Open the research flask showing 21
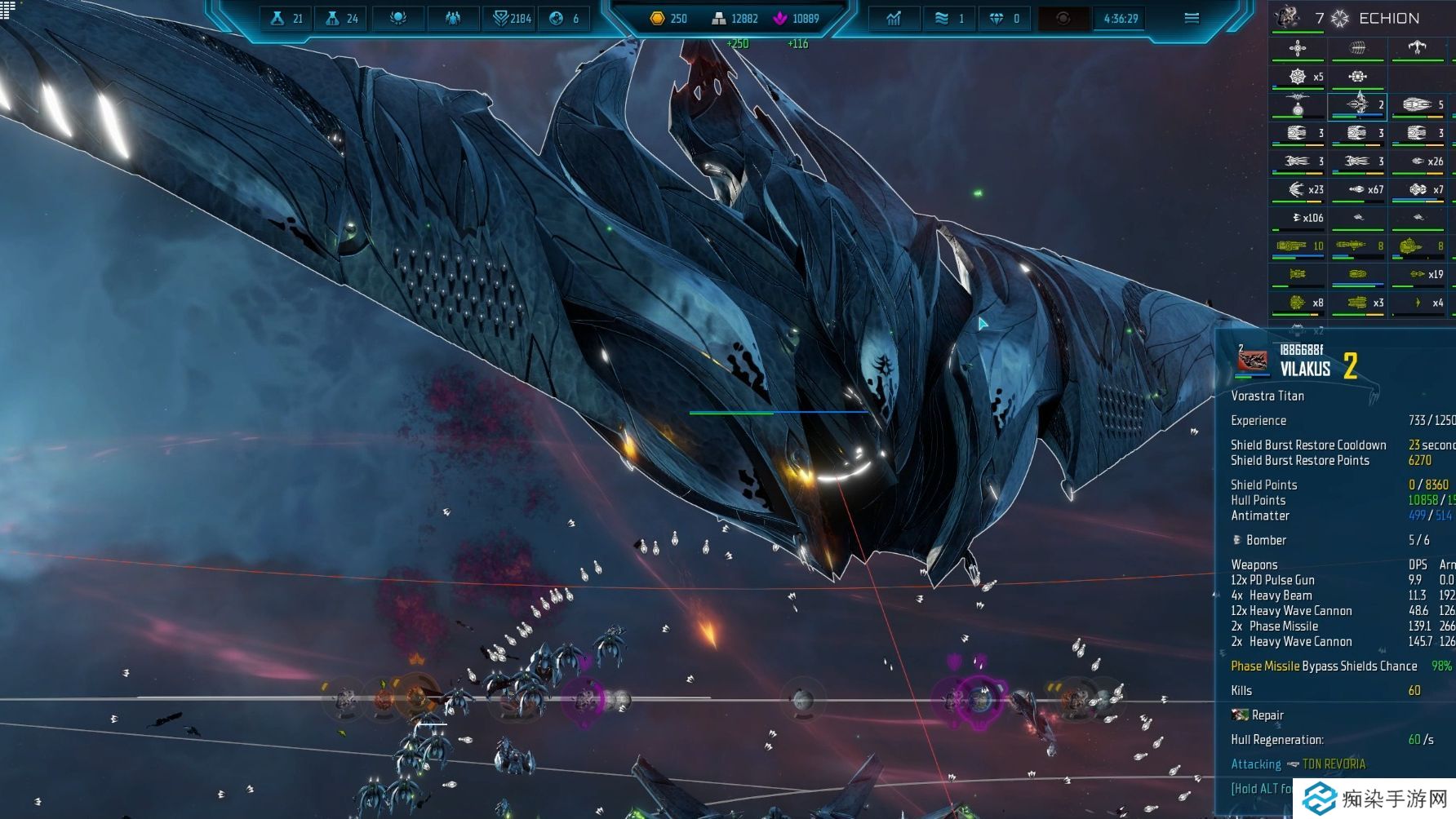The width and height of the screenshot is (1456, 819). click(x=286, y=18)
